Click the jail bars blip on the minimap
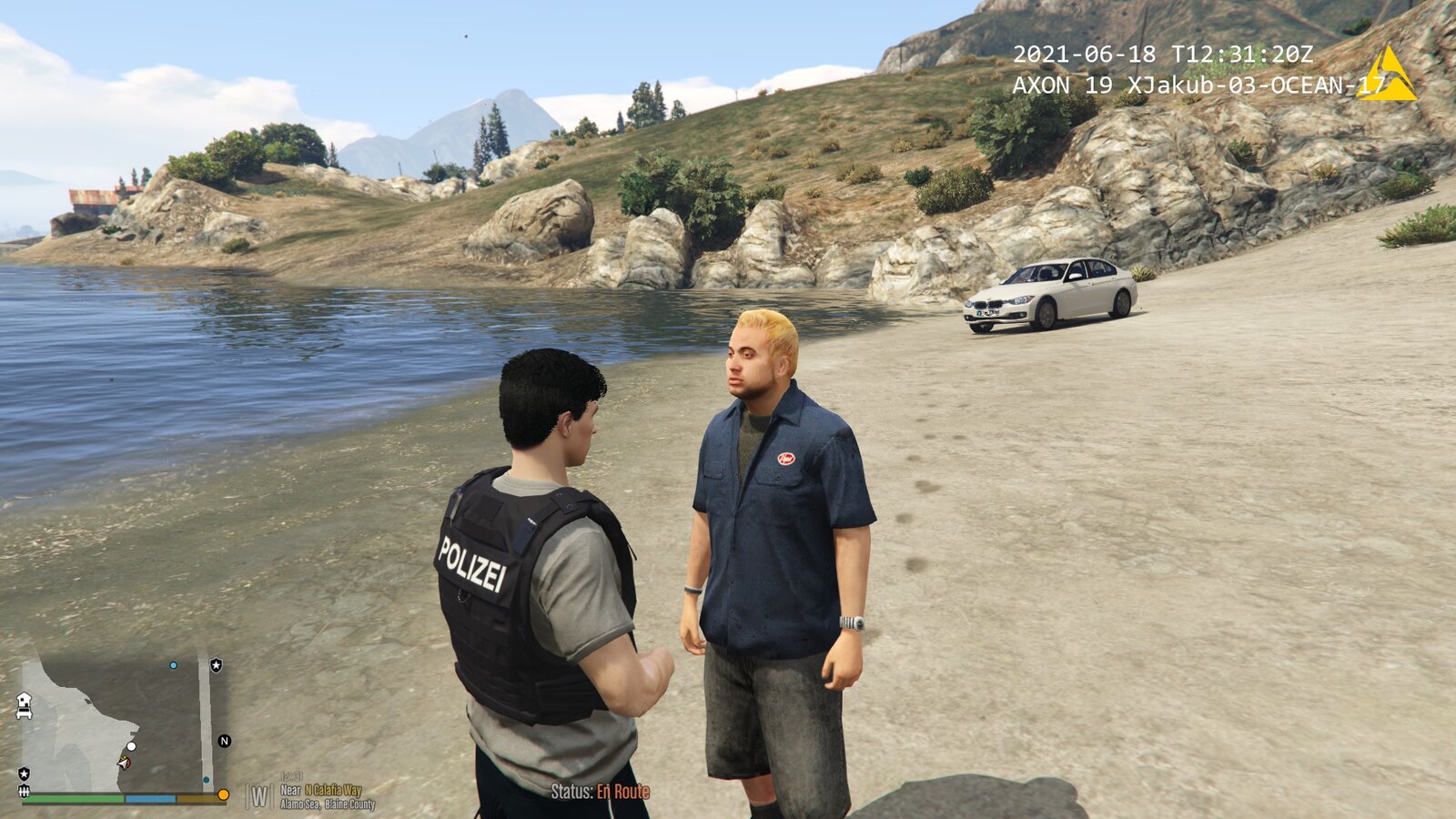Viewport: 1456px width, 819px height. 24,792
